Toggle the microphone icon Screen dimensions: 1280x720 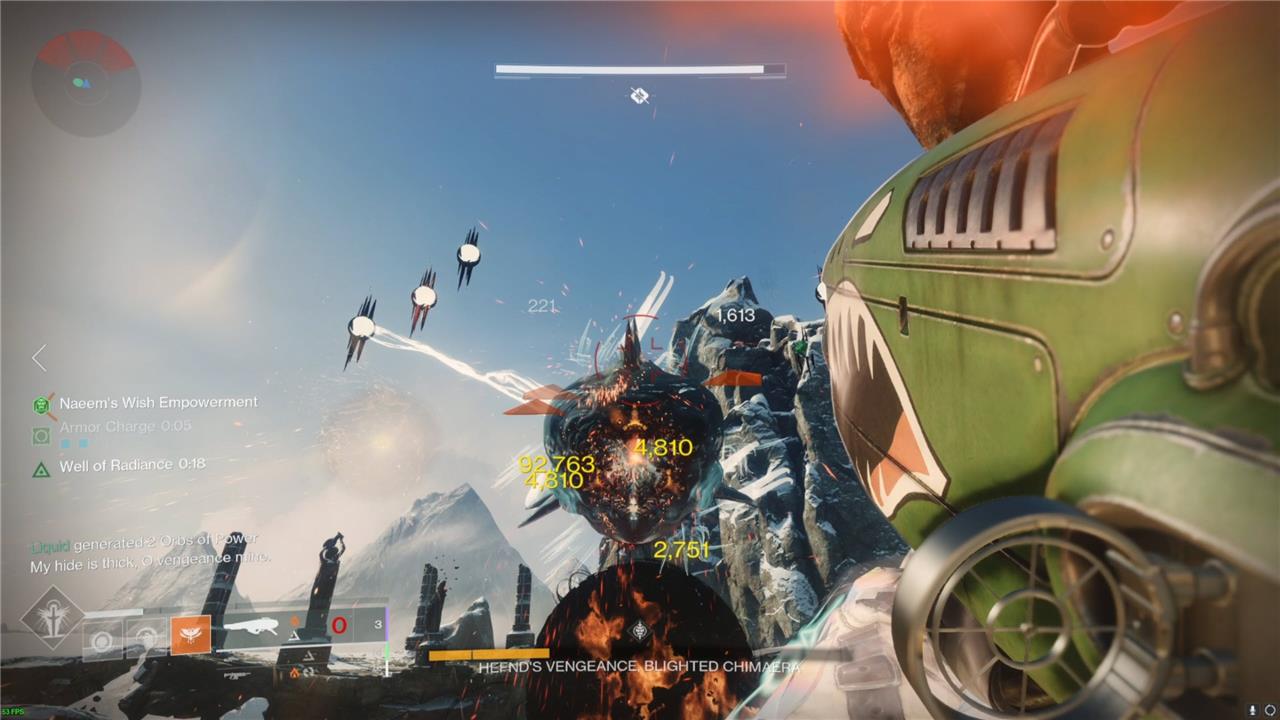tap(1253, 709)
